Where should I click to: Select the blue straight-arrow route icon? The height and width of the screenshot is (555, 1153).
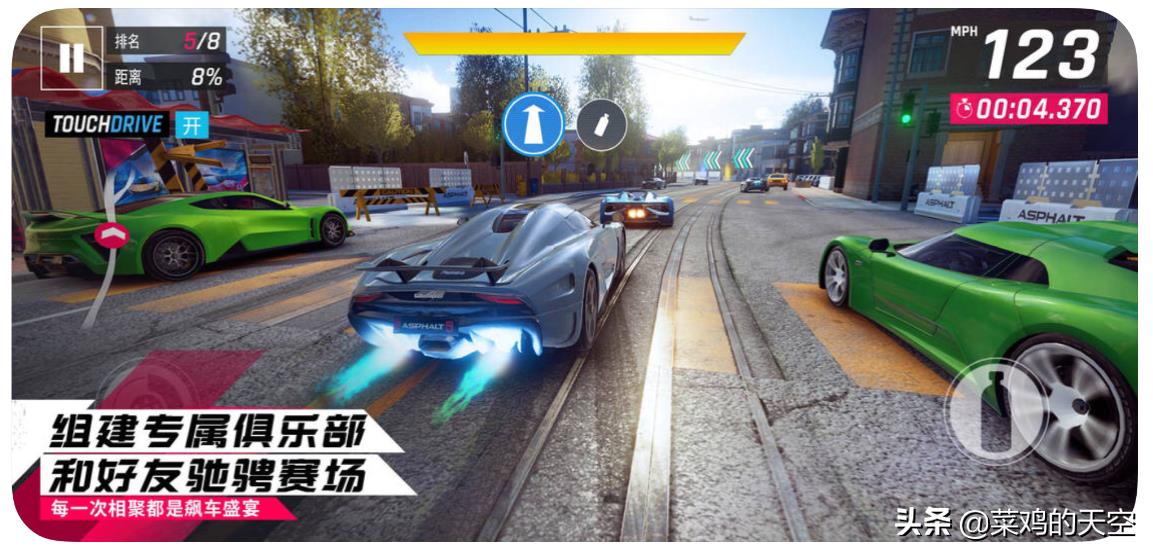coord(533,125)
